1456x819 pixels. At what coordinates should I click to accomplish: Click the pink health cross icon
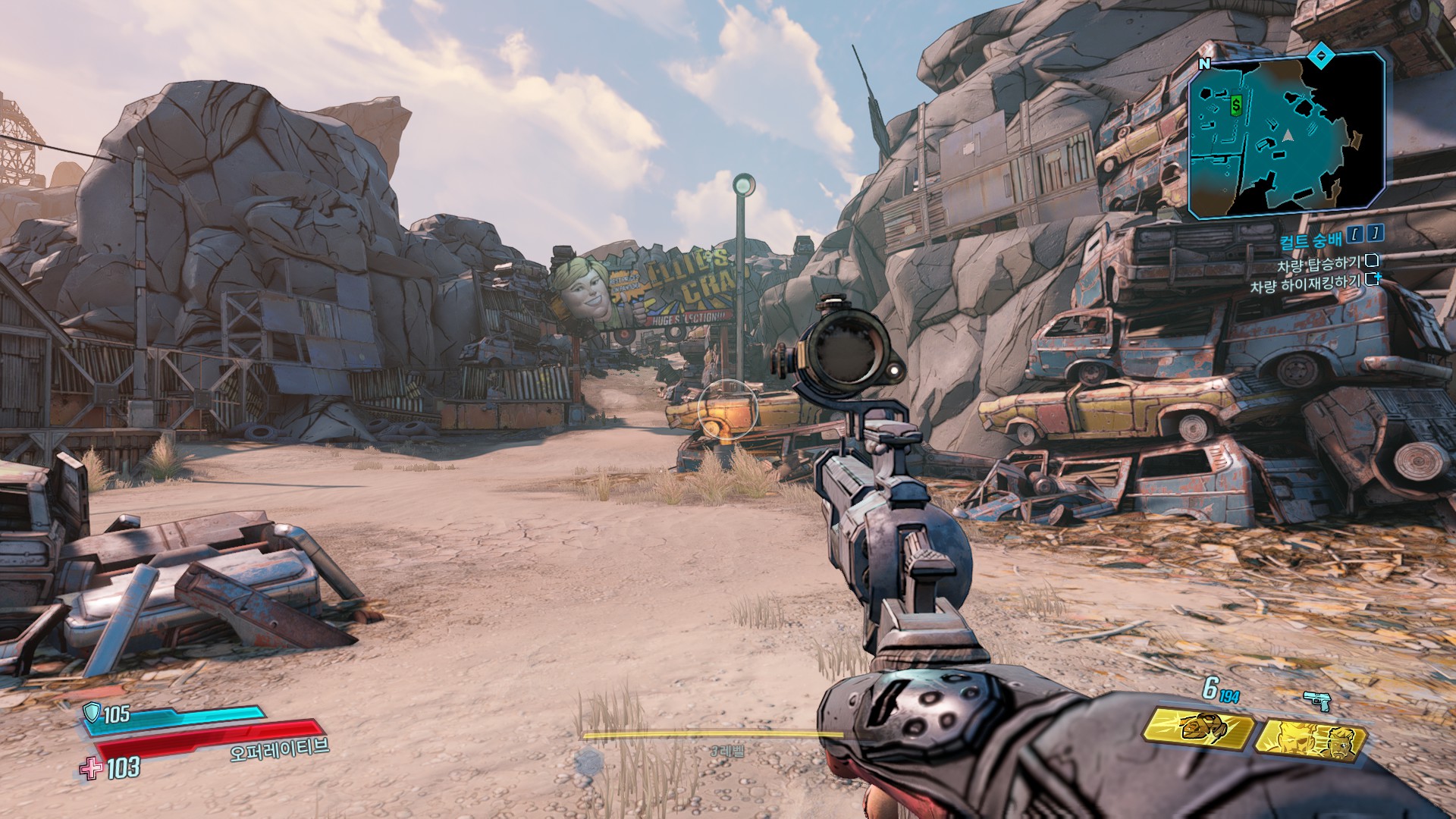coord(91,768)
